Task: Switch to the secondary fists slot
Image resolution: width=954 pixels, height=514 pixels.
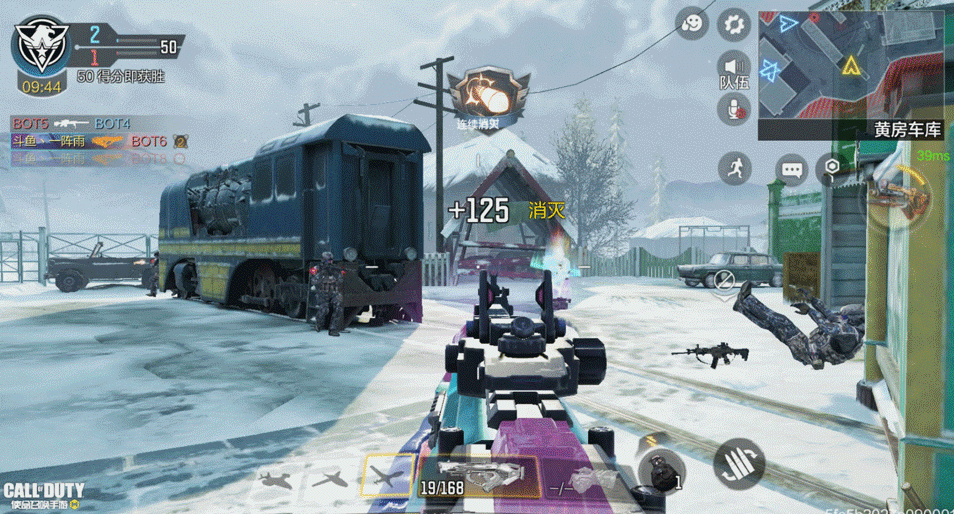Action: [590, 480]
